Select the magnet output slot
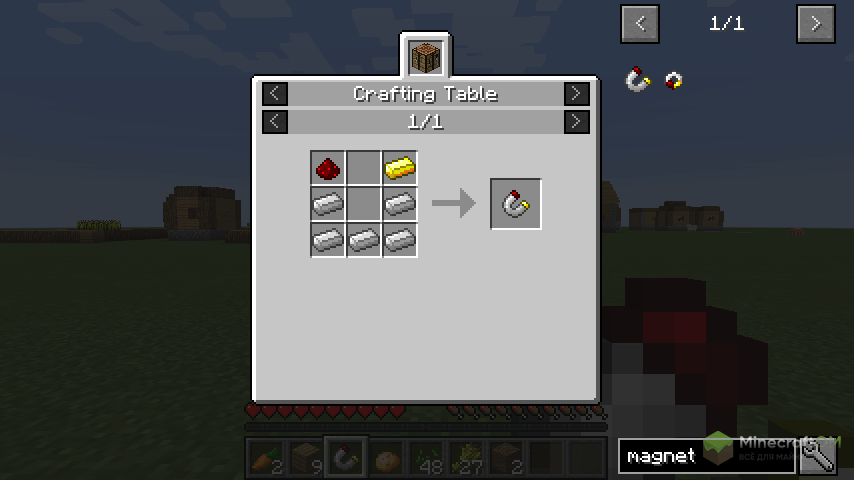This screenshot has width=854, height=480. pos(516,204)
